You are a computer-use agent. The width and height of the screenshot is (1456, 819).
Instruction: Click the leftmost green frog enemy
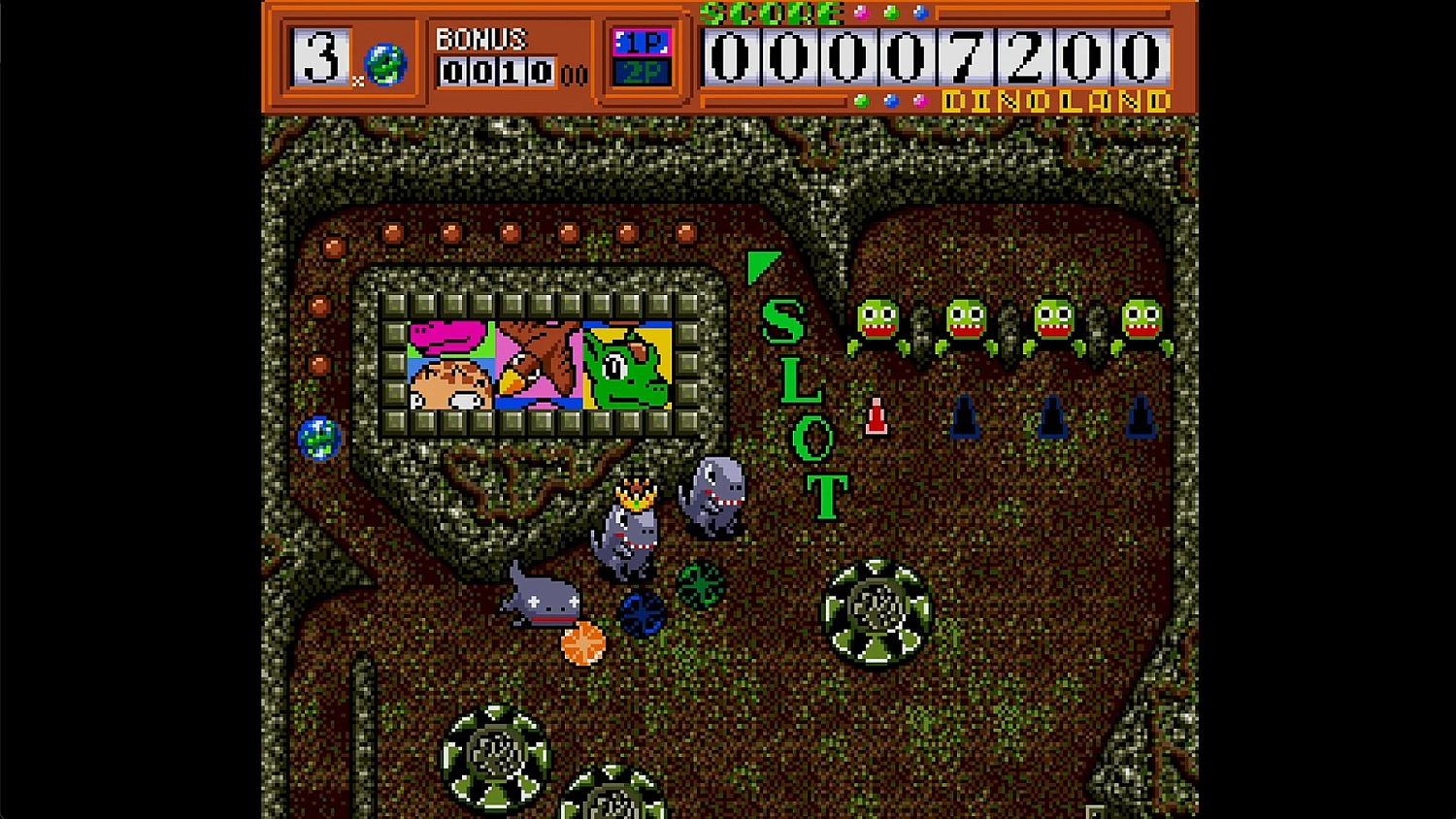[x=878, y=320]
